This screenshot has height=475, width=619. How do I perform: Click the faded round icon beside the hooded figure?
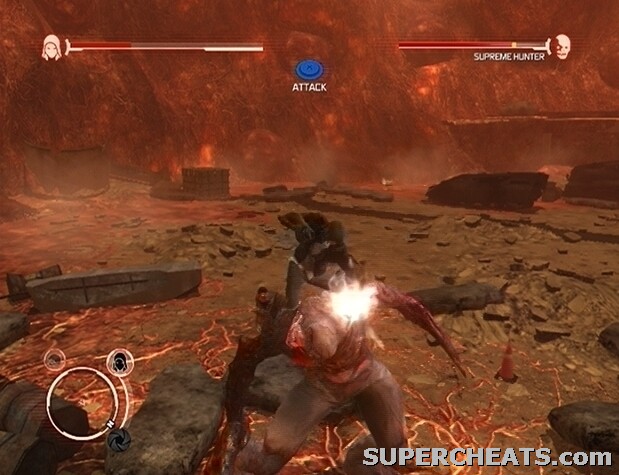55,361
